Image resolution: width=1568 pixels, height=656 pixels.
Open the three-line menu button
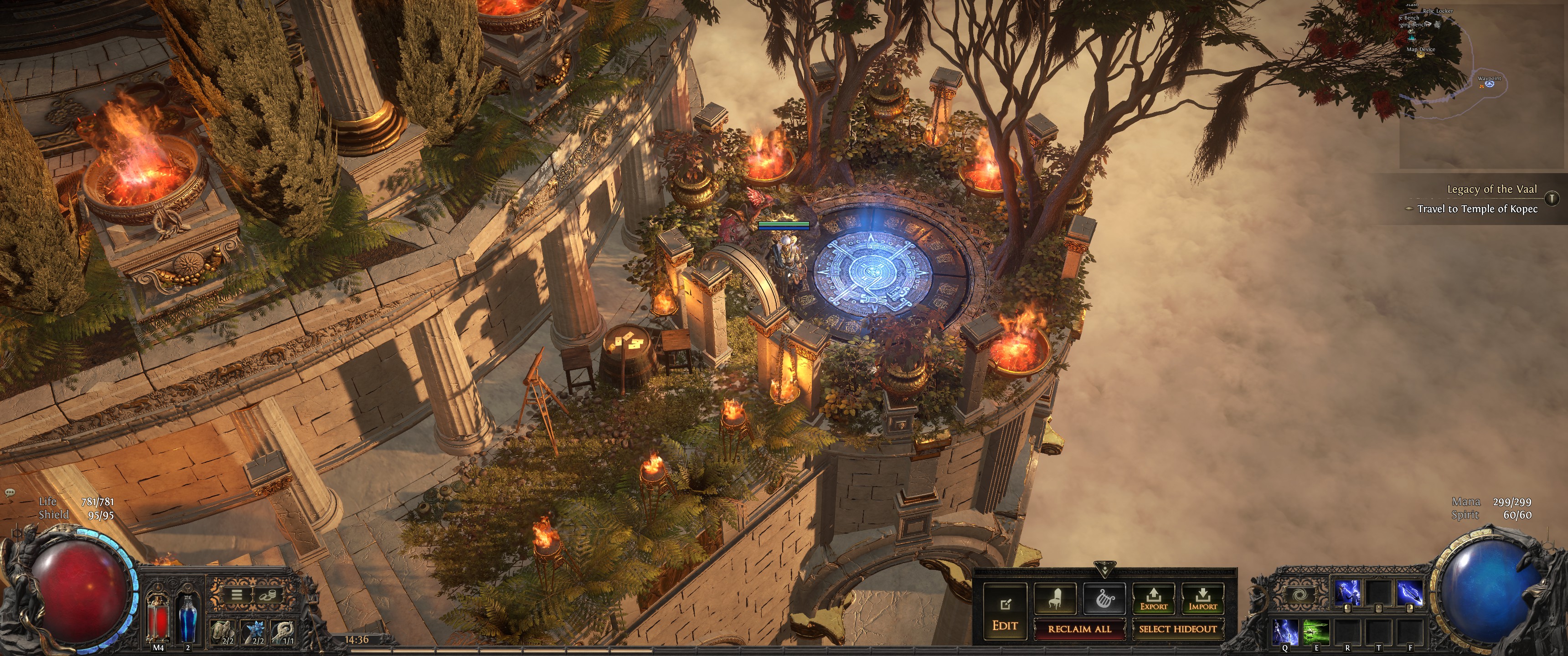[x=236, y=594]
